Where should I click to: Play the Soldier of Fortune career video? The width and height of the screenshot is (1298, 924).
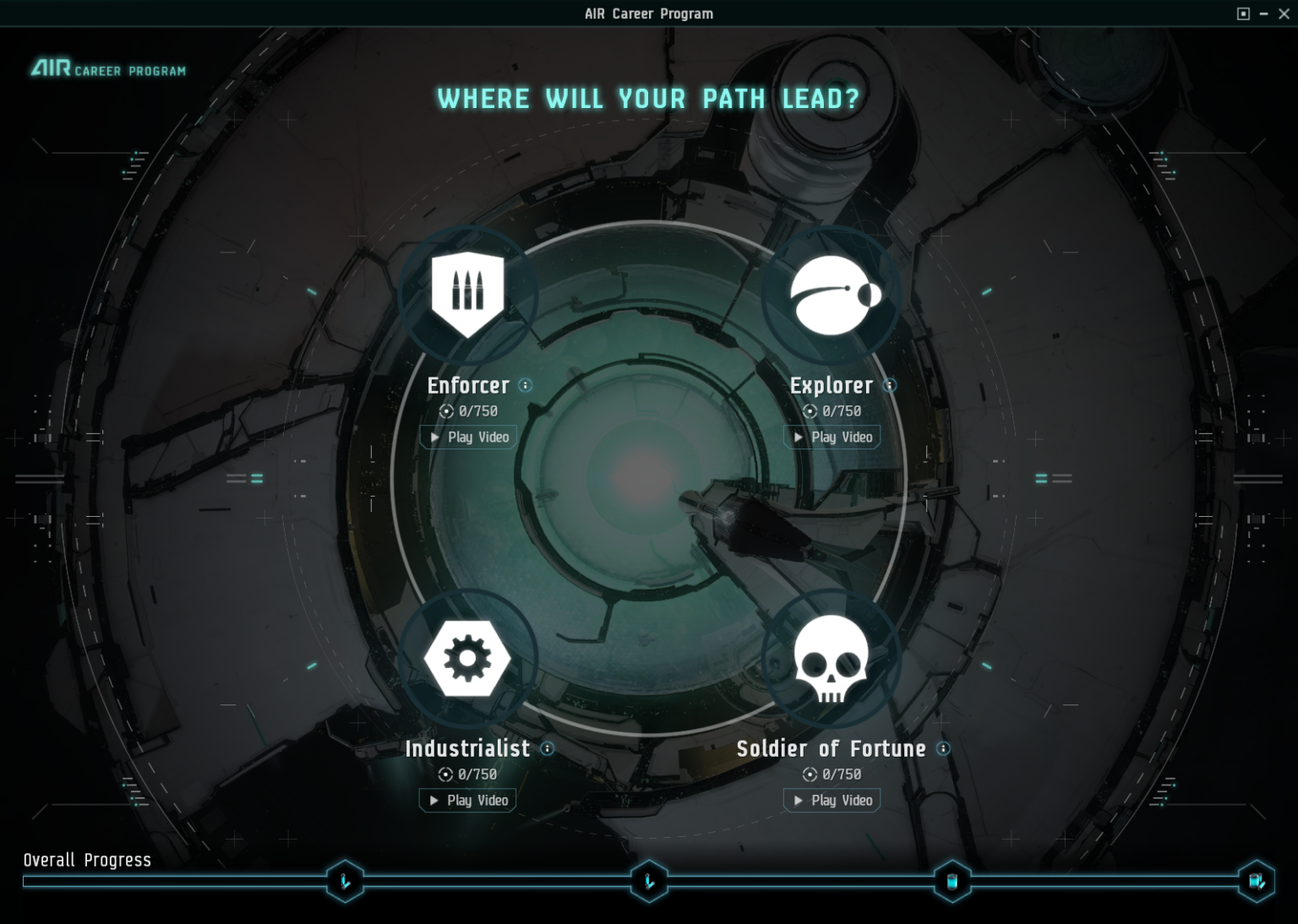pos(832,800)
